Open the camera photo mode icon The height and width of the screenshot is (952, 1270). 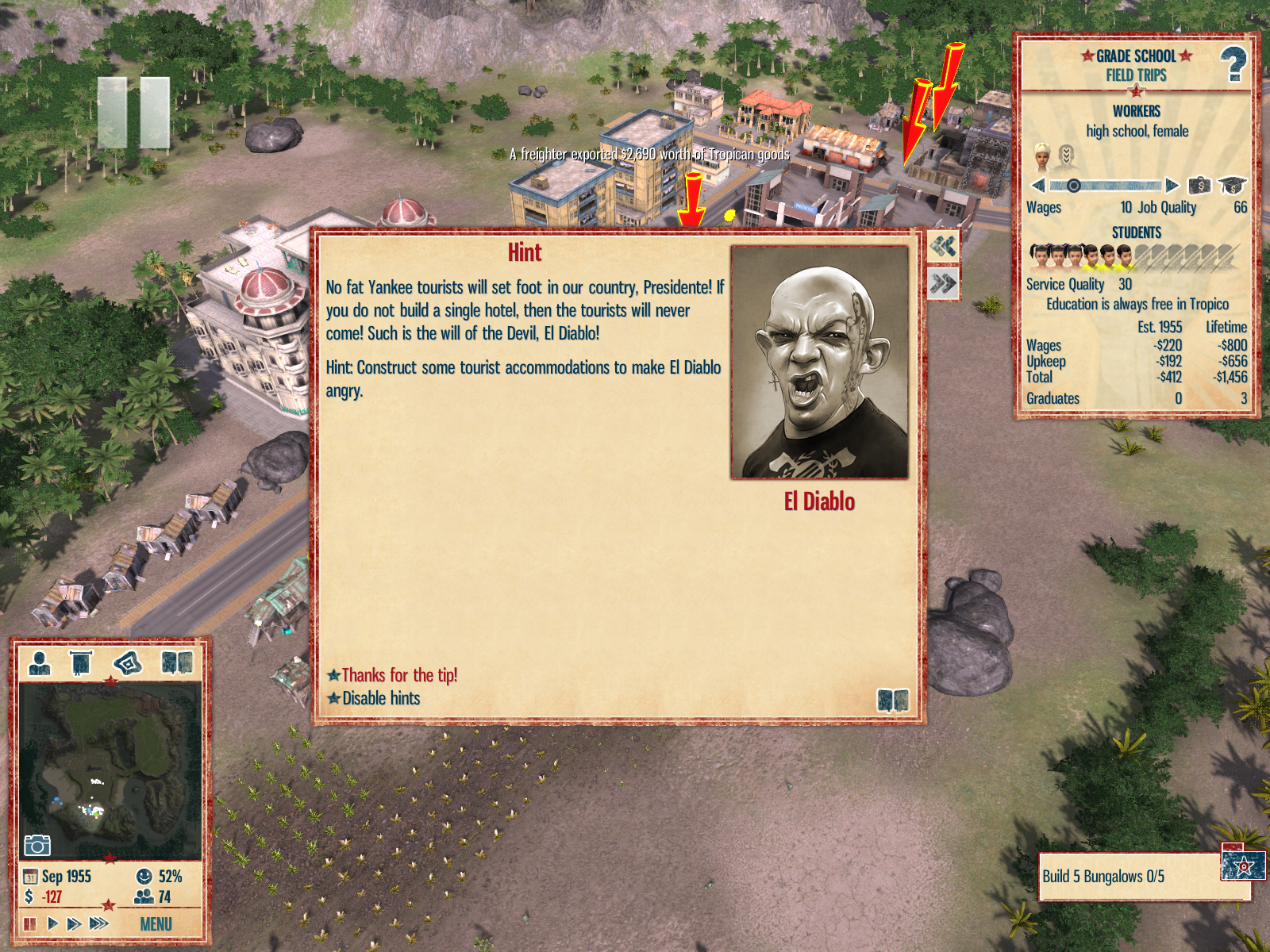click(x=37, y=846)
